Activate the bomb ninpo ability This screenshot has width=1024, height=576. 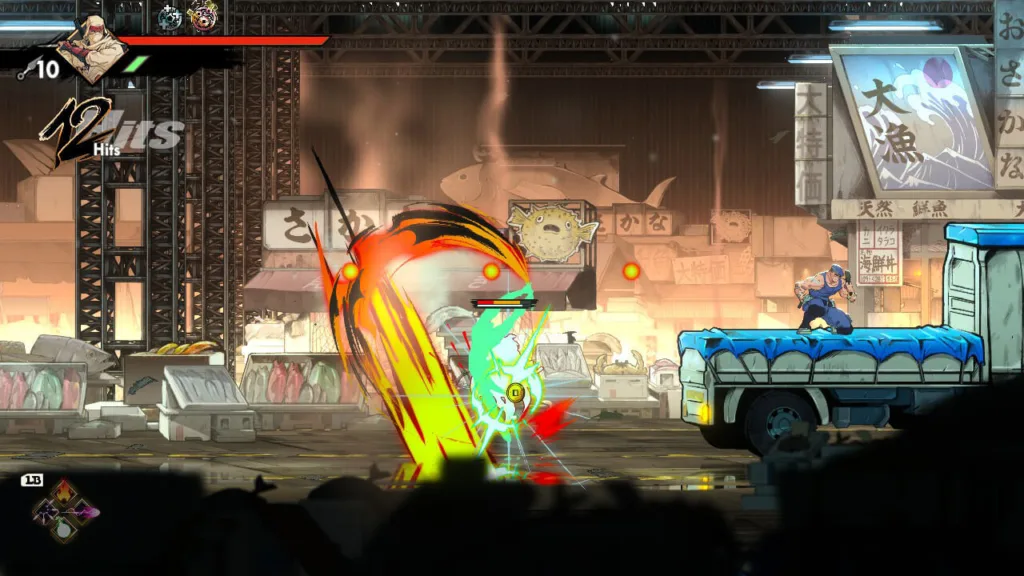coord(64,530)
